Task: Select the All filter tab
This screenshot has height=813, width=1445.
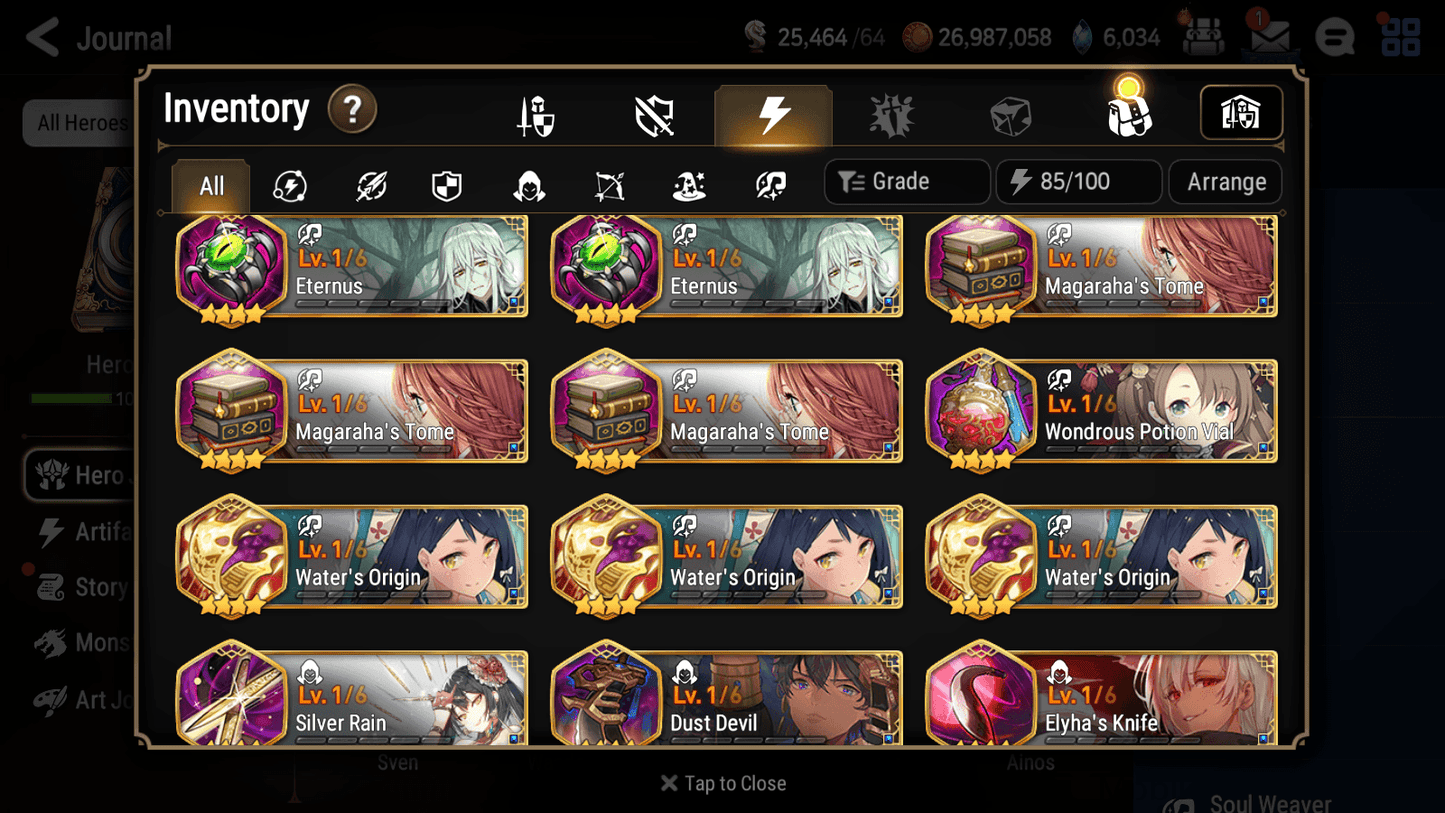Action: pyautogui.click(x=210, y=184)
